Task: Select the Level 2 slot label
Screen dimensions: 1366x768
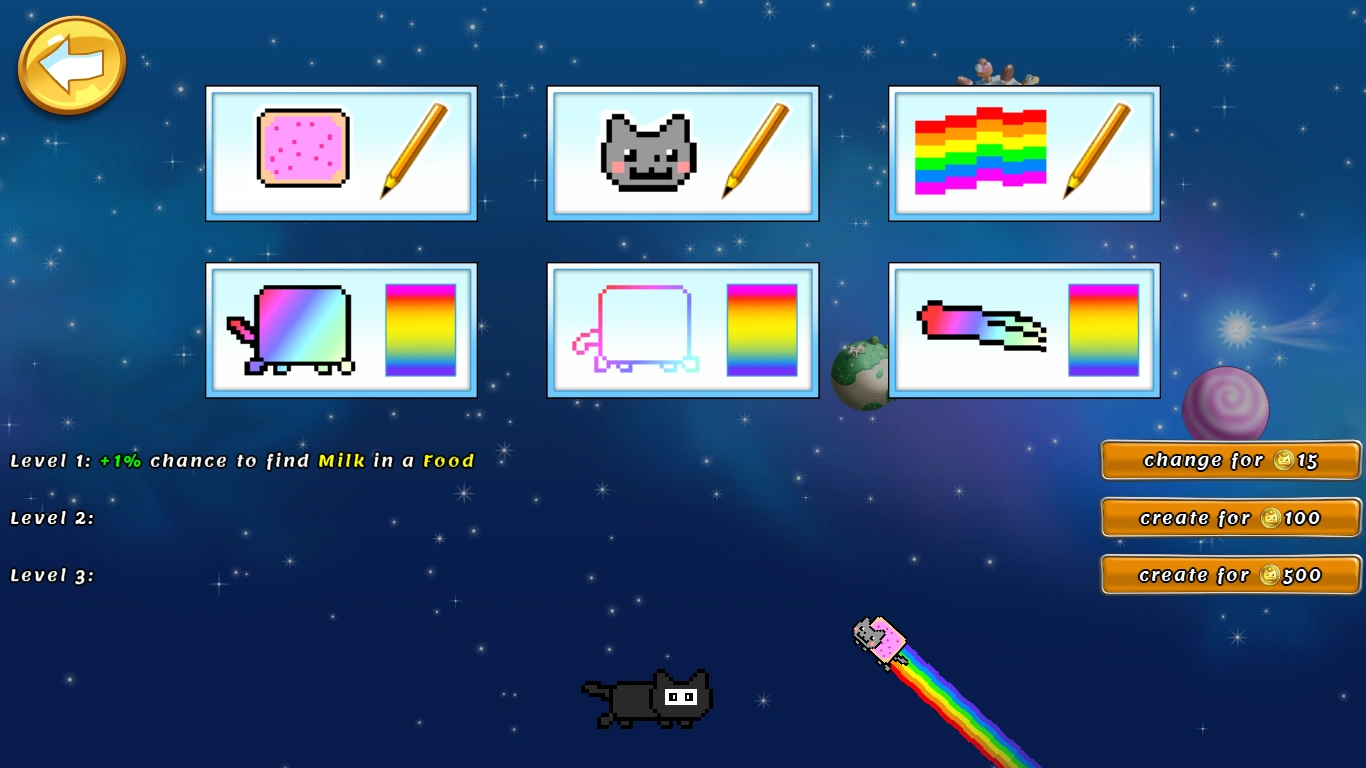Action: [x=50, y=518]
